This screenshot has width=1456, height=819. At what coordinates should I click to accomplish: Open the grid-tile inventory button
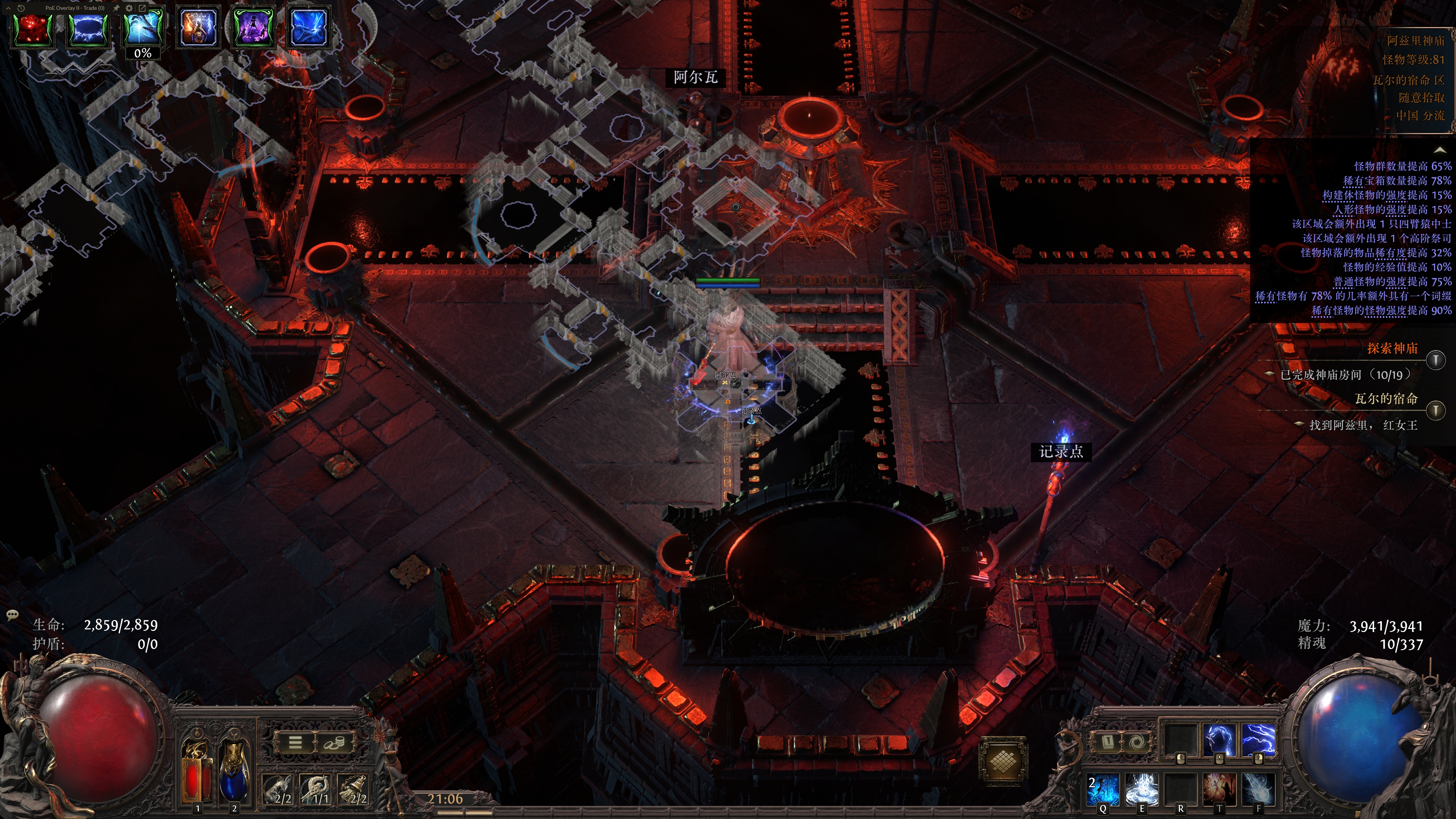(1002, 761)
